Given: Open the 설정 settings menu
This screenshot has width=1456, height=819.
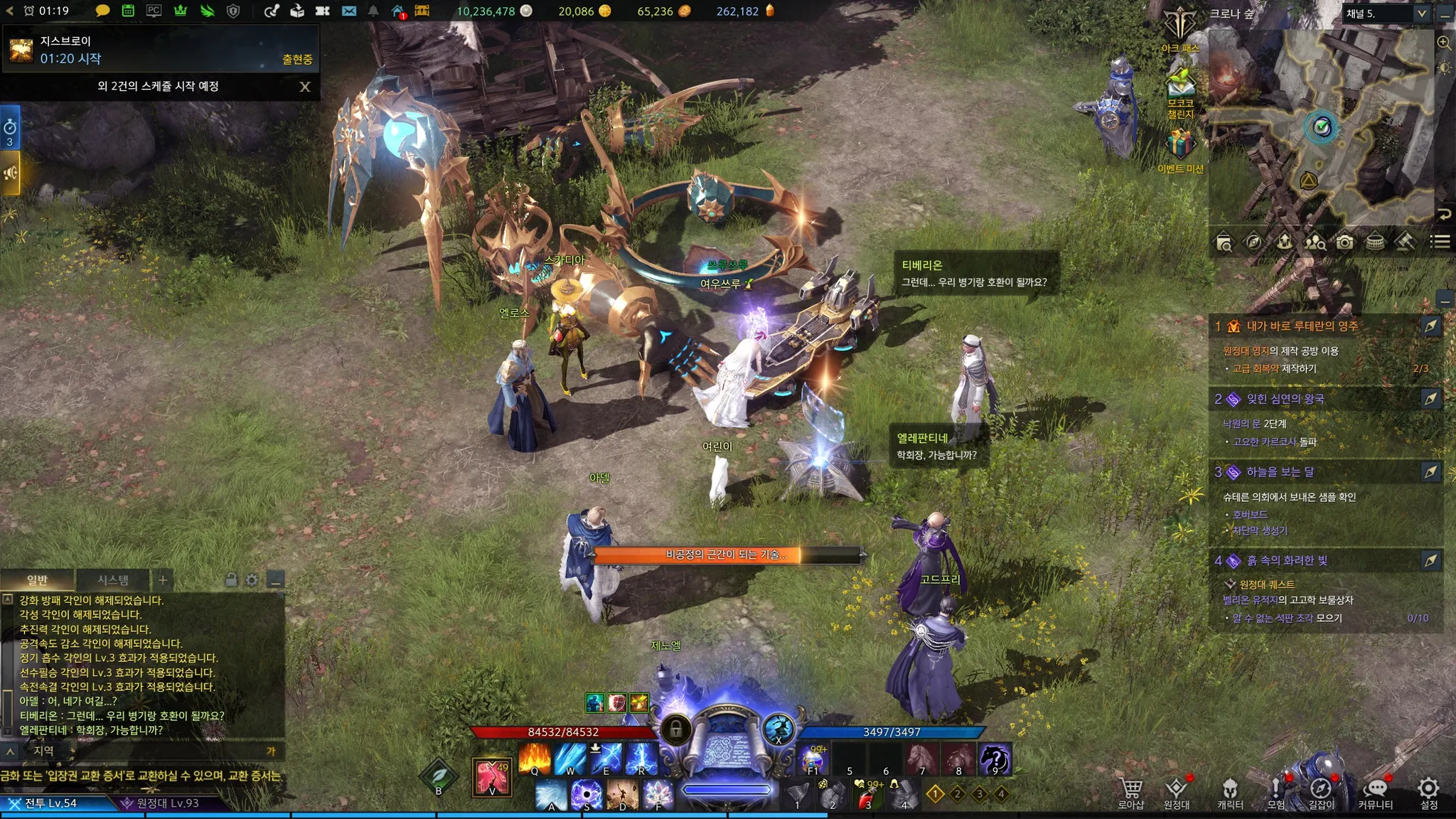Looking at the screenshot, I should point(1428,792).
